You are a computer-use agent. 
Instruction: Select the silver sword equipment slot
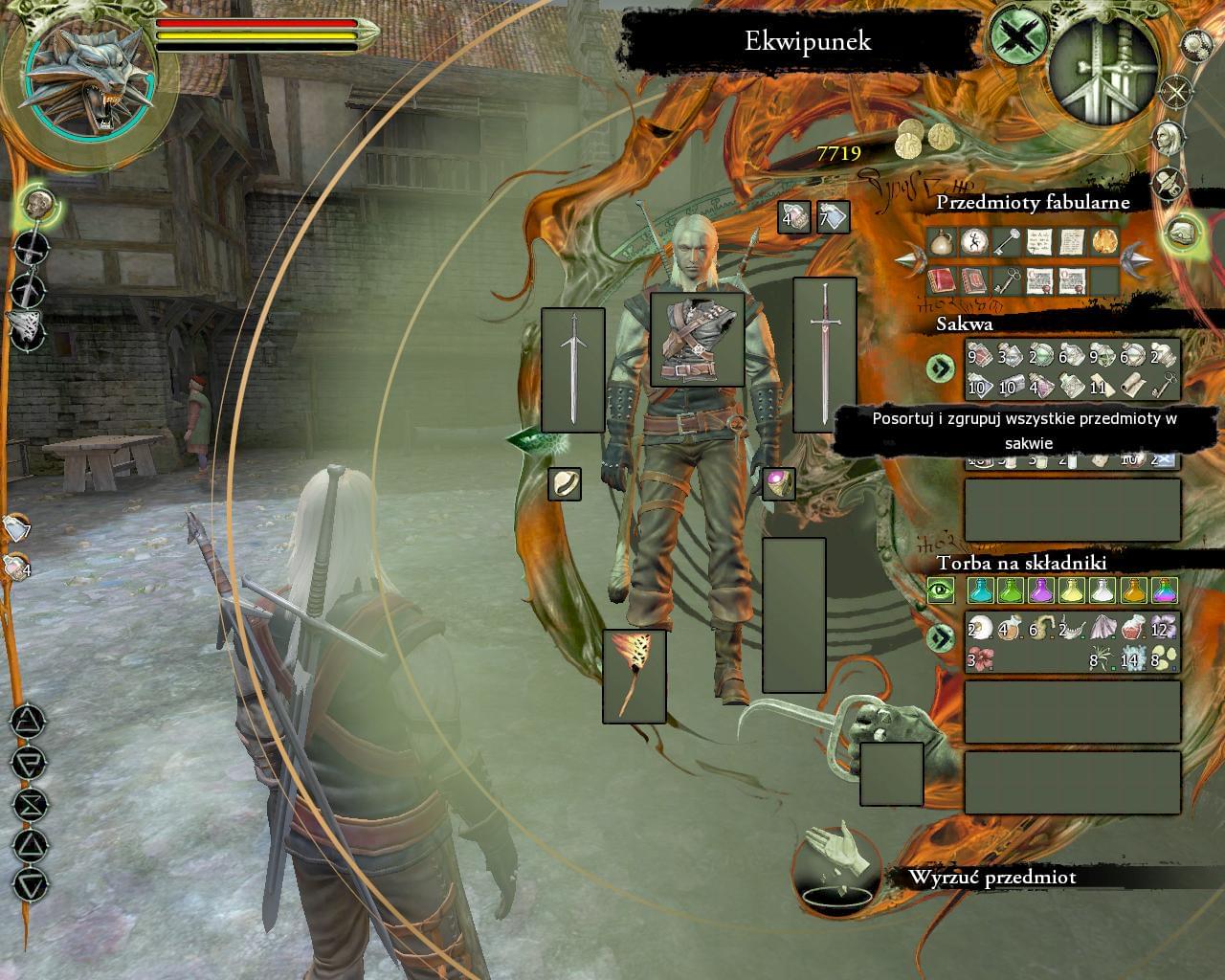pyautogui.click(x=824, y=355)
